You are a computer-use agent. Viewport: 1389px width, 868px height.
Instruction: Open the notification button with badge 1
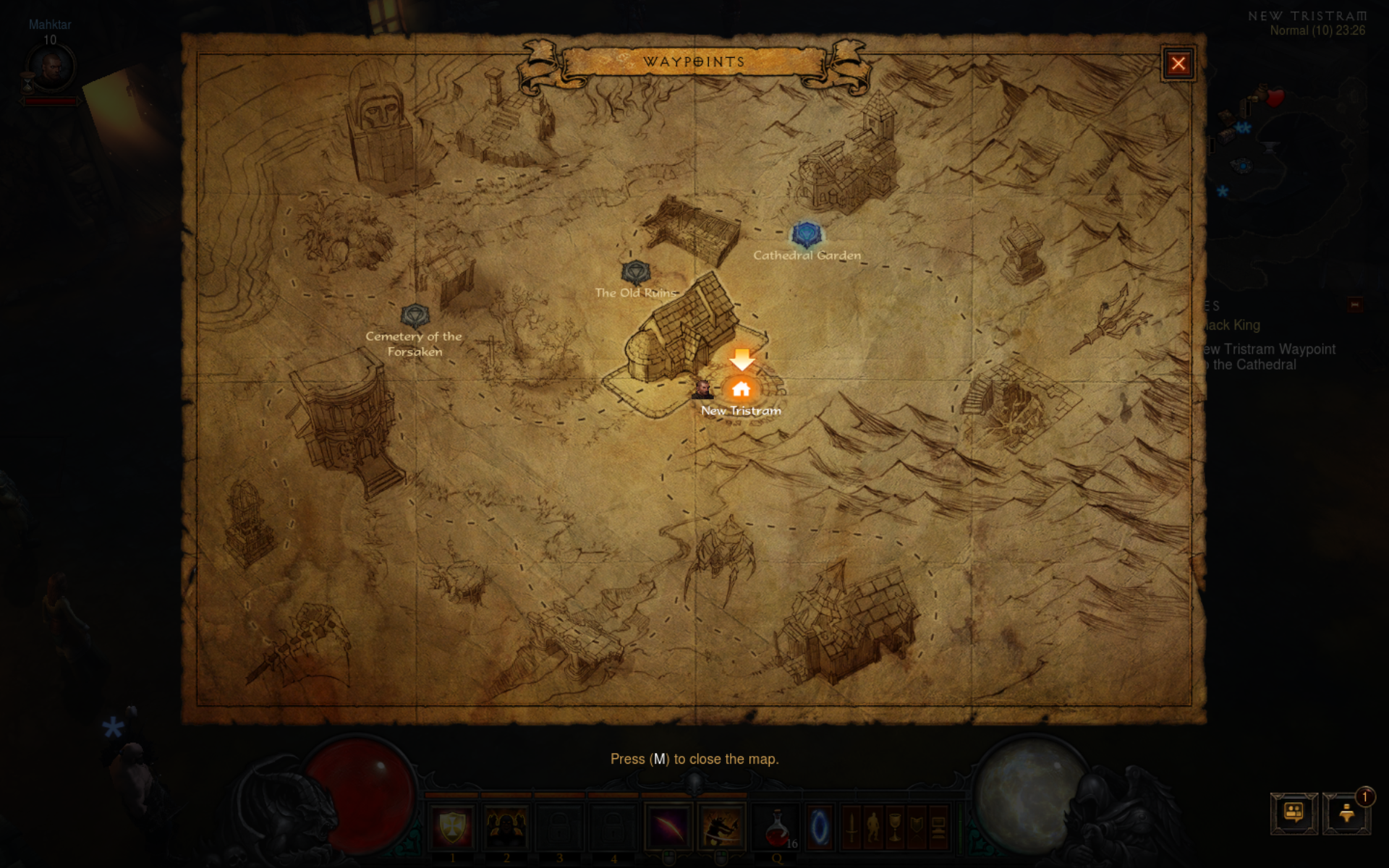point(1346,813)
